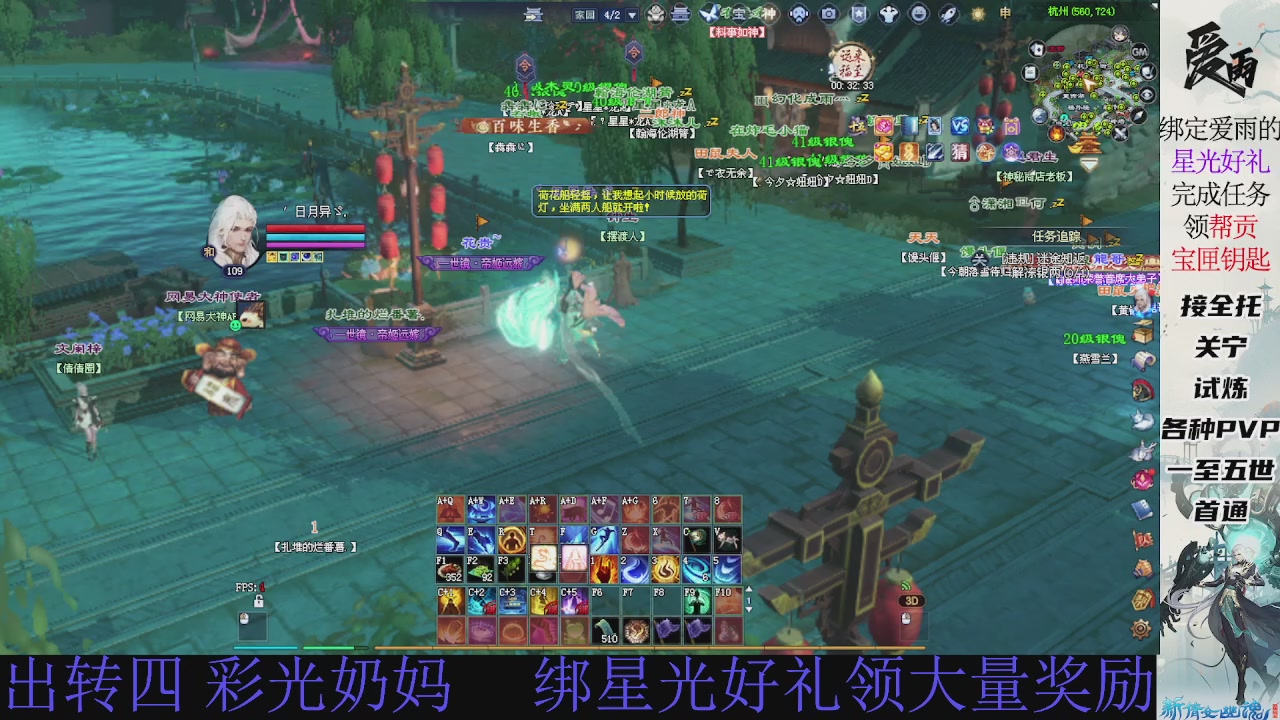Open the camera/screenshot tool in the top toolbar
1280x720 pixels.
830,13
